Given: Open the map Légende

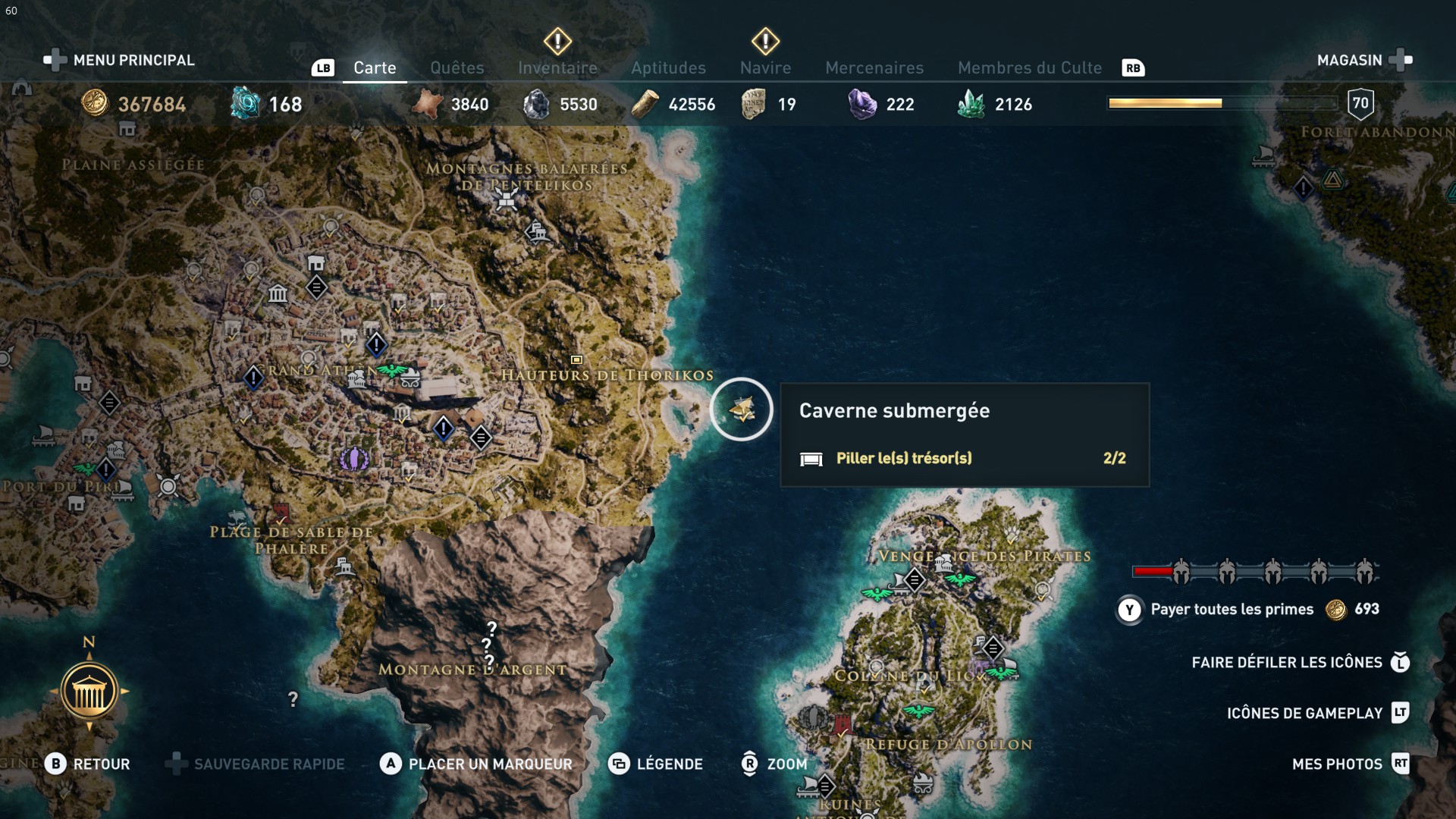Looking at the screenshot, I should pyautogui.click(x=656, y=764).
